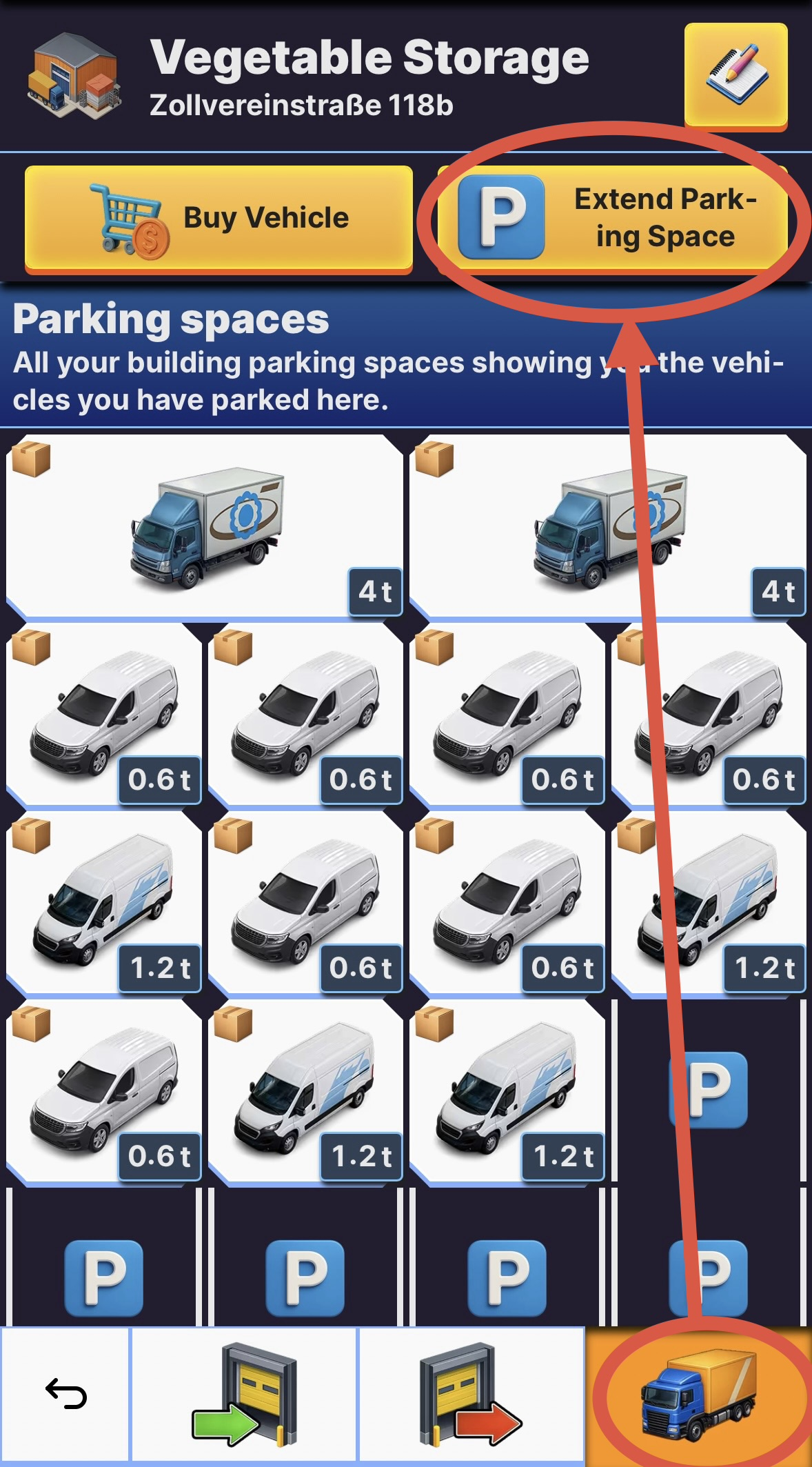Viewport: 812px width, 1467px height.
Task: Tap the Extend Parking Space button
Action: pyautogui.click(x=613, y=219)
